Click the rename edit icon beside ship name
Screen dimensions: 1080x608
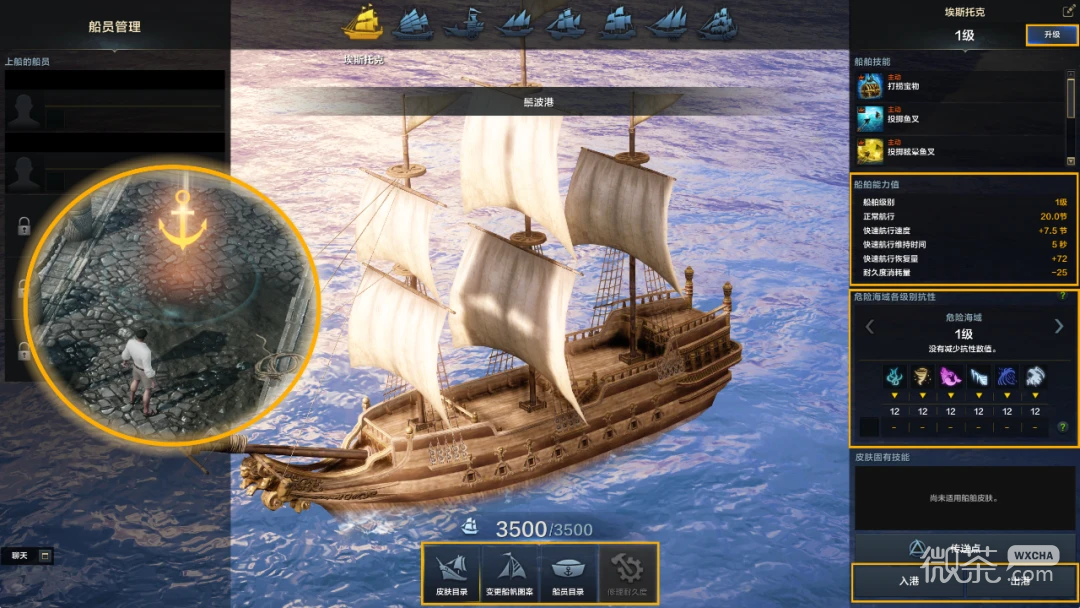pos(1068,11)
